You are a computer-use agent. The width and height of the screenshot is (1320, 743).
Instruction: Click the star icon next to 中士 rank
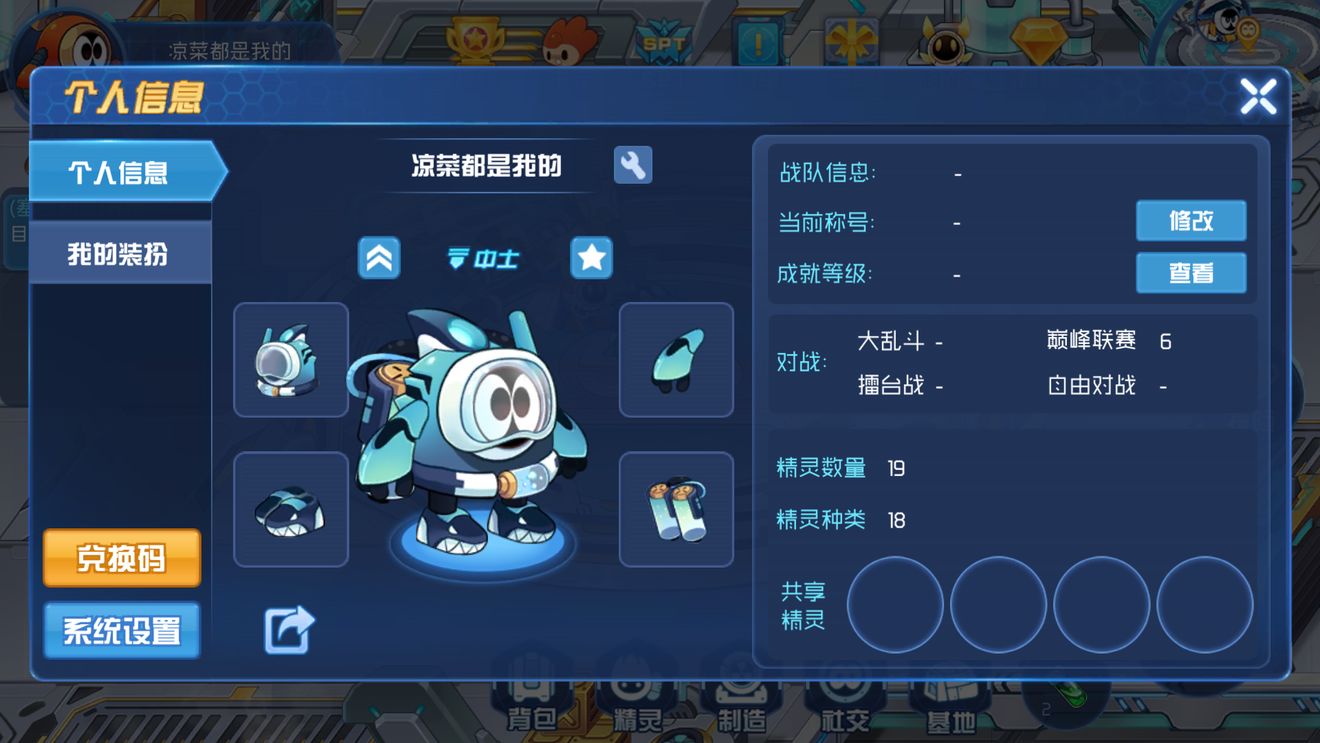point(591,258)
